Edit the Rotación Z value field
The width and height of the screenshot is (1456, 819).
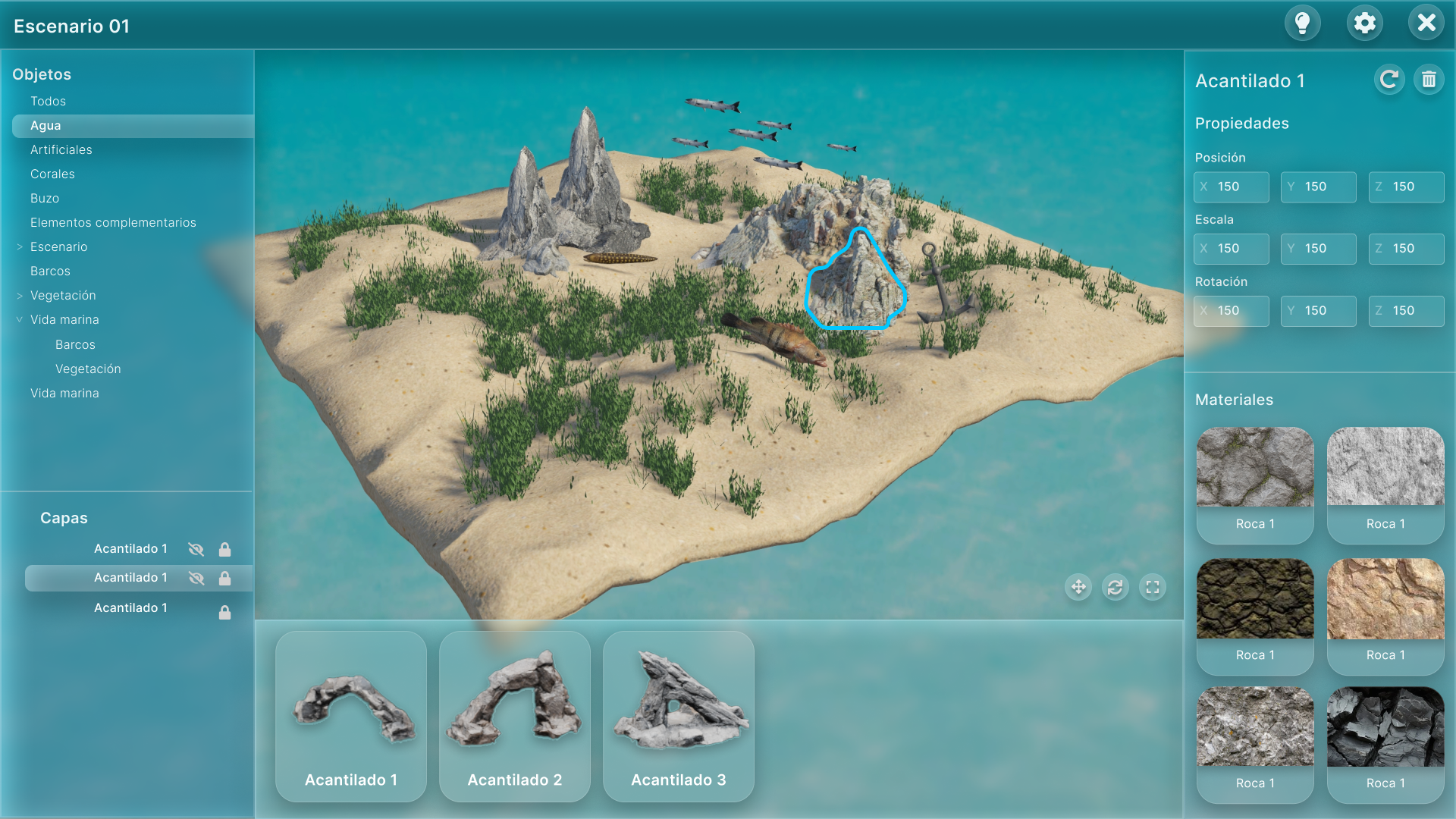tap(1406, 312)
